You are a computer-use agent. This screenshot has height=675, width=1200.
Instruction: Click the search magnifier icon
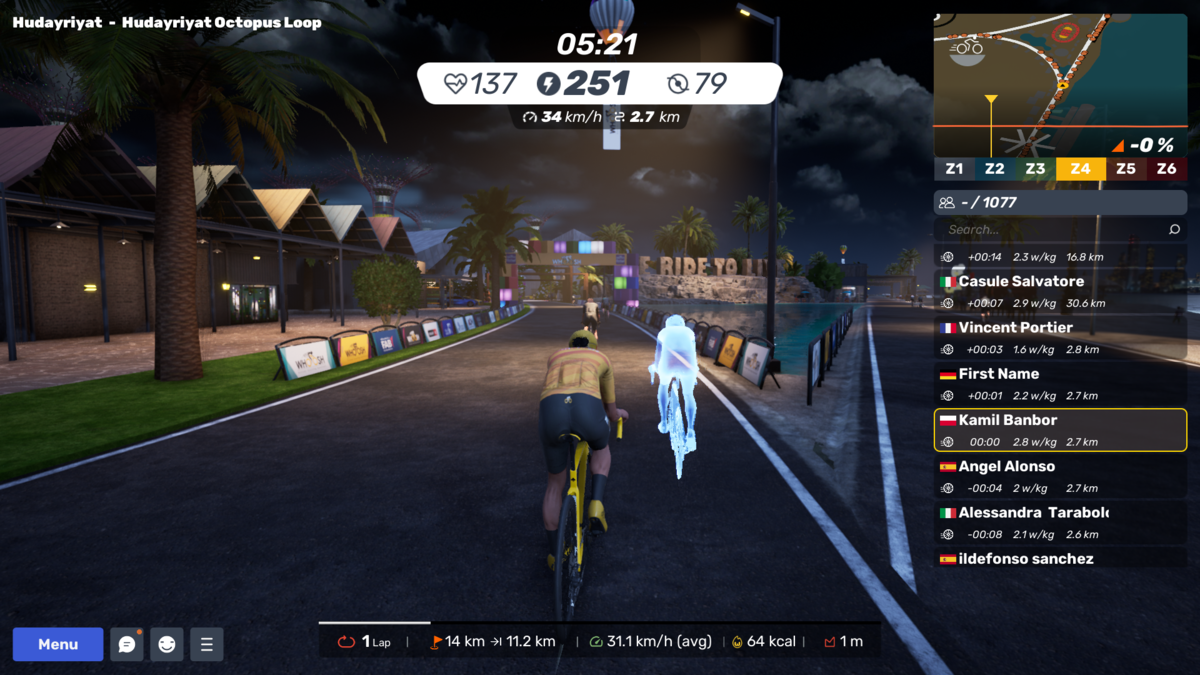1174,230
